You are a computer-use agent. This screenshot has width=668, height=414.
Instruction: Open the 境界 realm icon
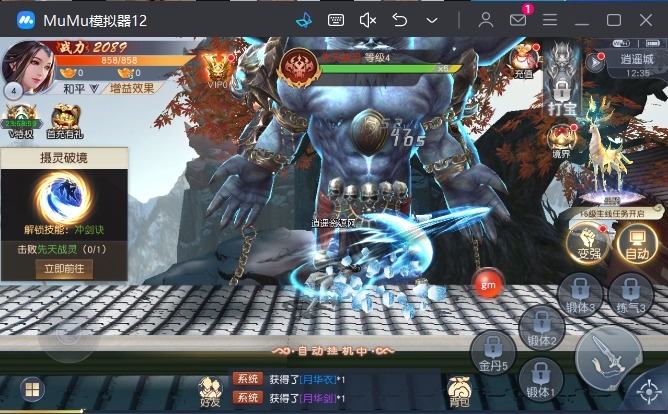pos(563,140)
